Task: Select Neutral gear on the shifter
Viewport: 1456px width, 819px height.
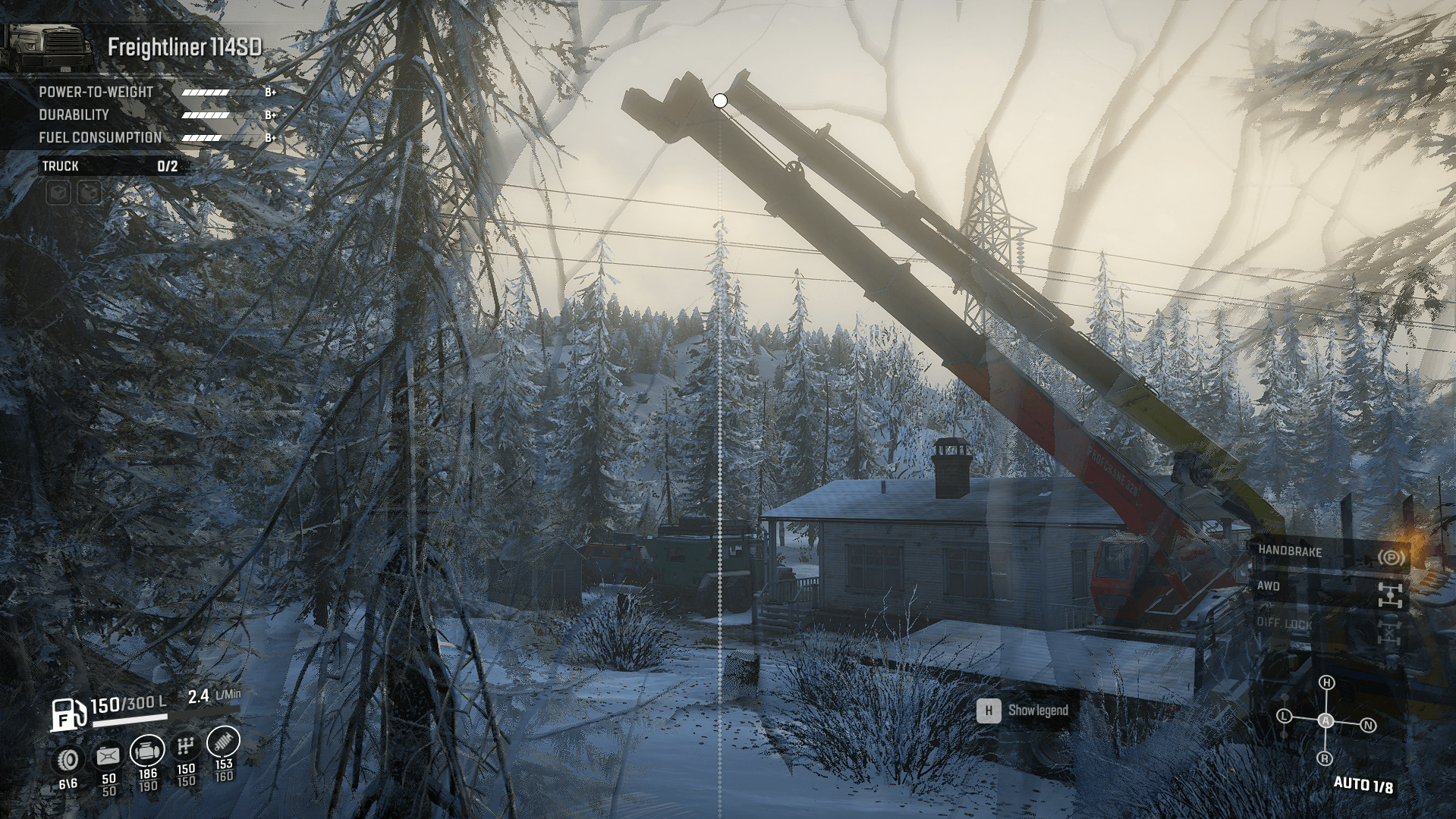Action: 1368,726
